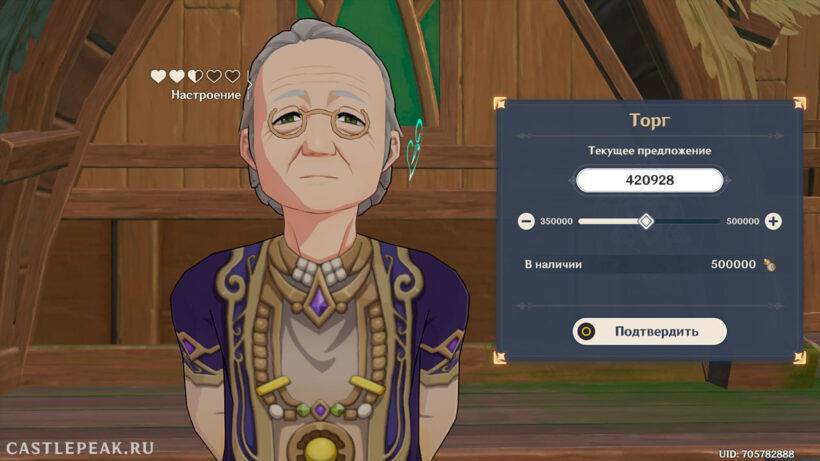Confirm the offer with Подтвердить button
Image resolution: width=820 pixels, height=461 pixels.
649,331
